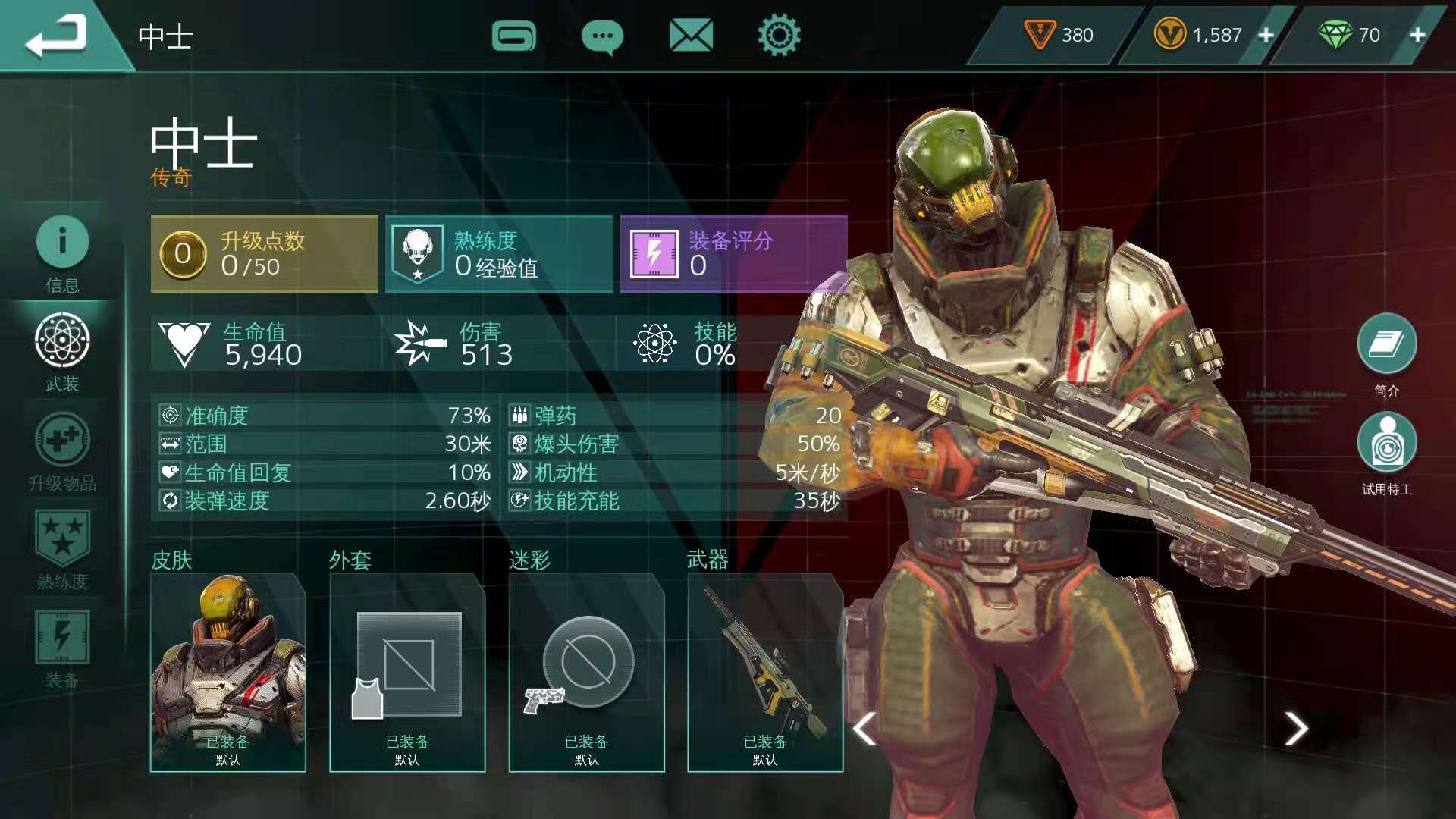Open the 简介 profile book button
The width and height of the screenshot is (1456, 819).
point(1386,345)
